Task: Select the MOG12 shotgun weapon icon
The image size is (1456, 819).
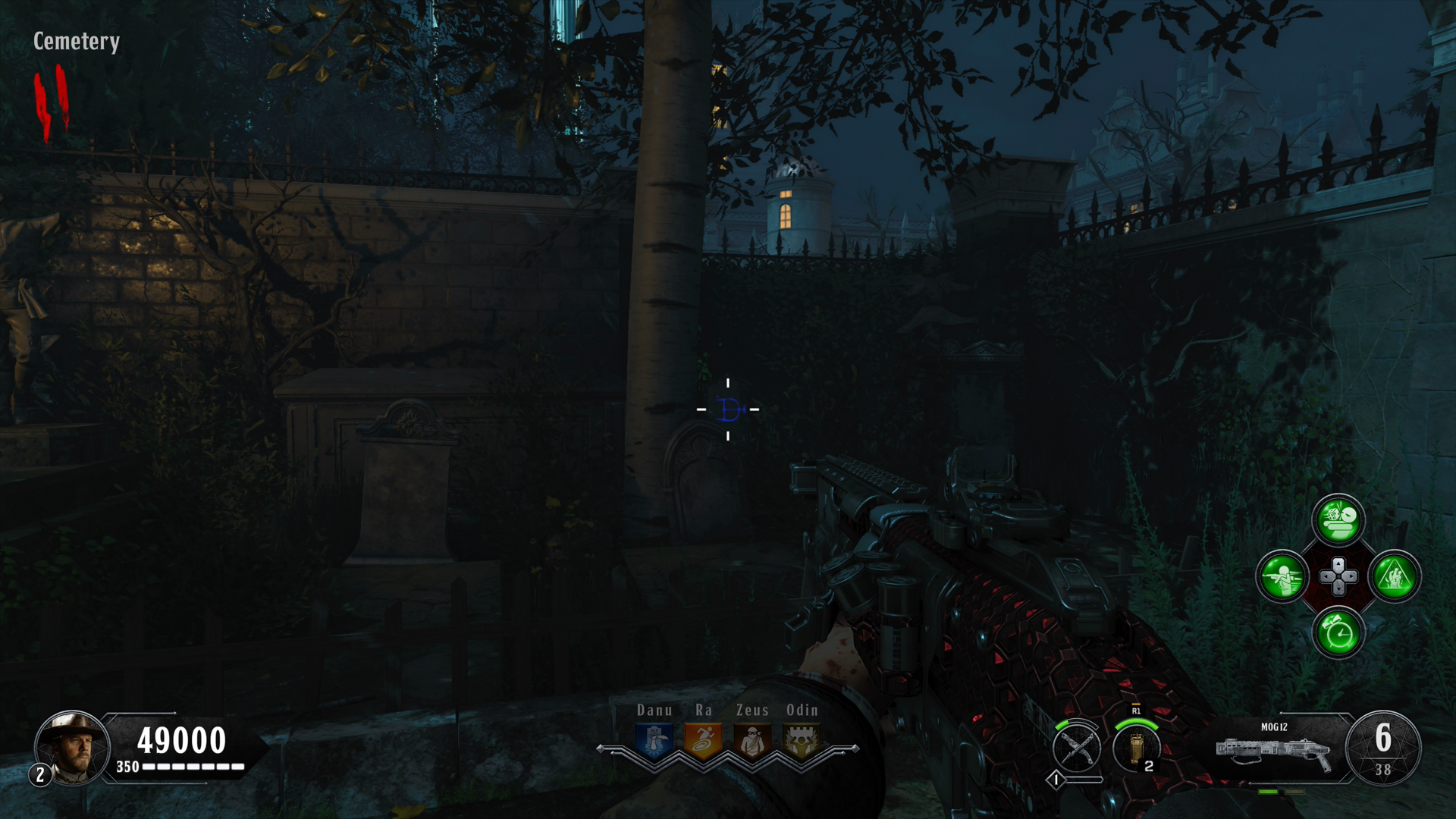Action: 1274,751
